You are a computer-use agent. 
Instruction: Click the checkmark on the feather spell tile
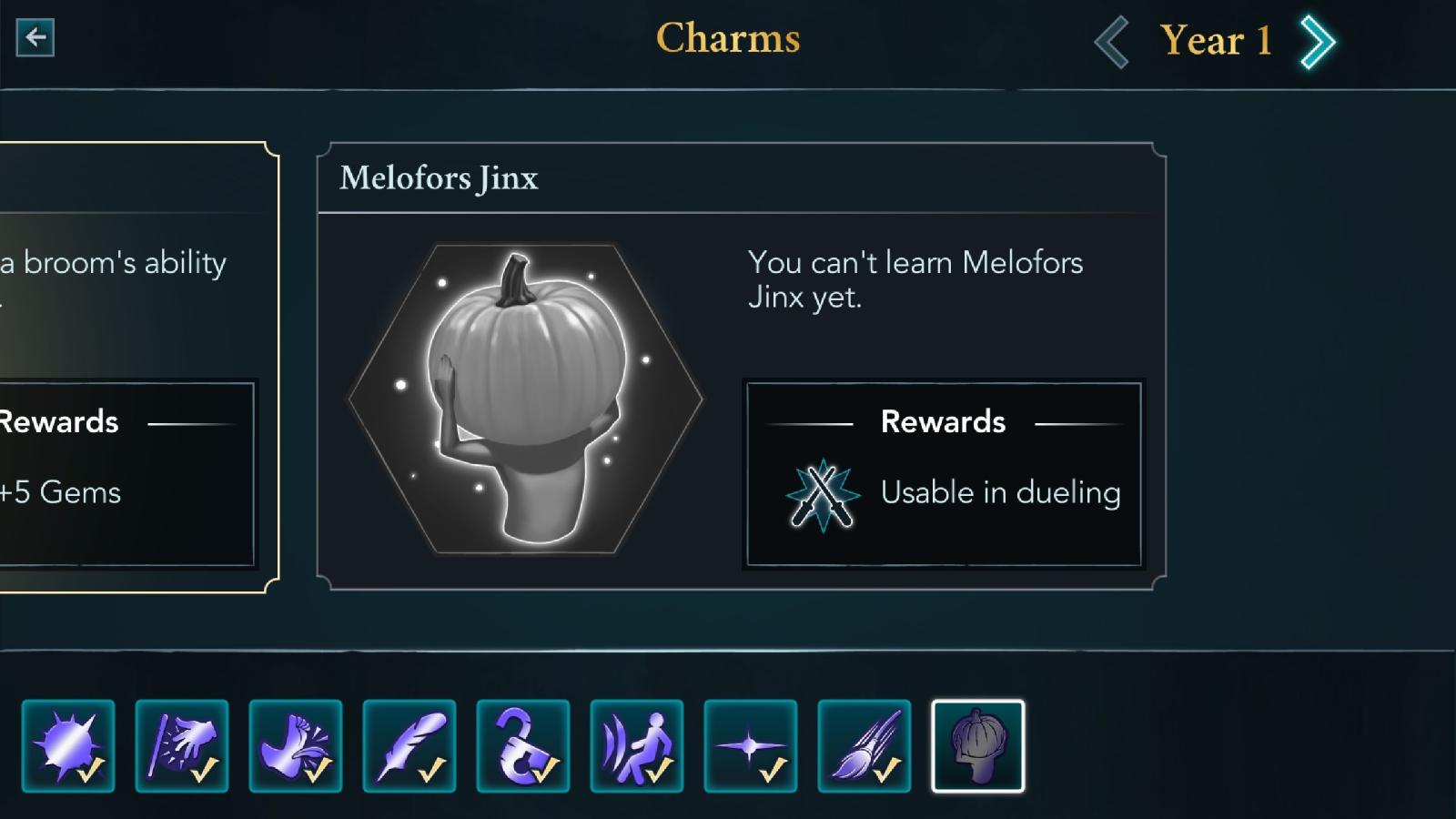coord(432,772)
